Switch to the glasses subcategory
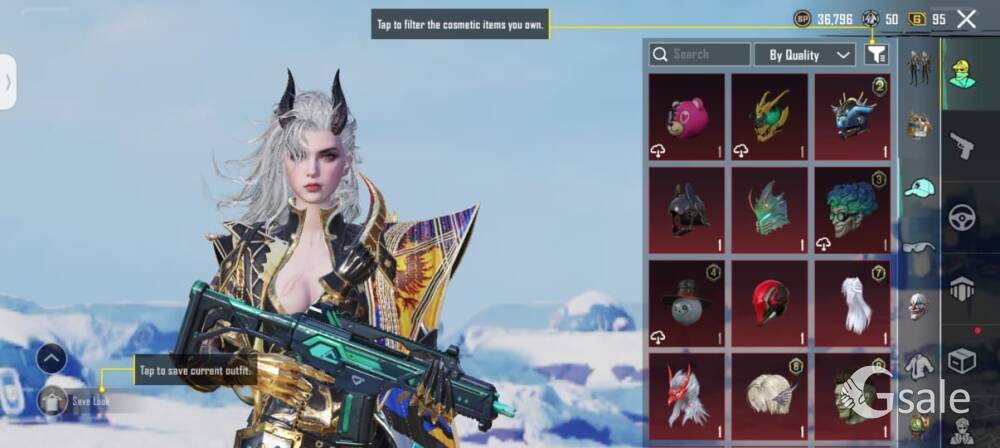Image resolution: width=1000 pixels, height=448 pixels. coord(919,247)
